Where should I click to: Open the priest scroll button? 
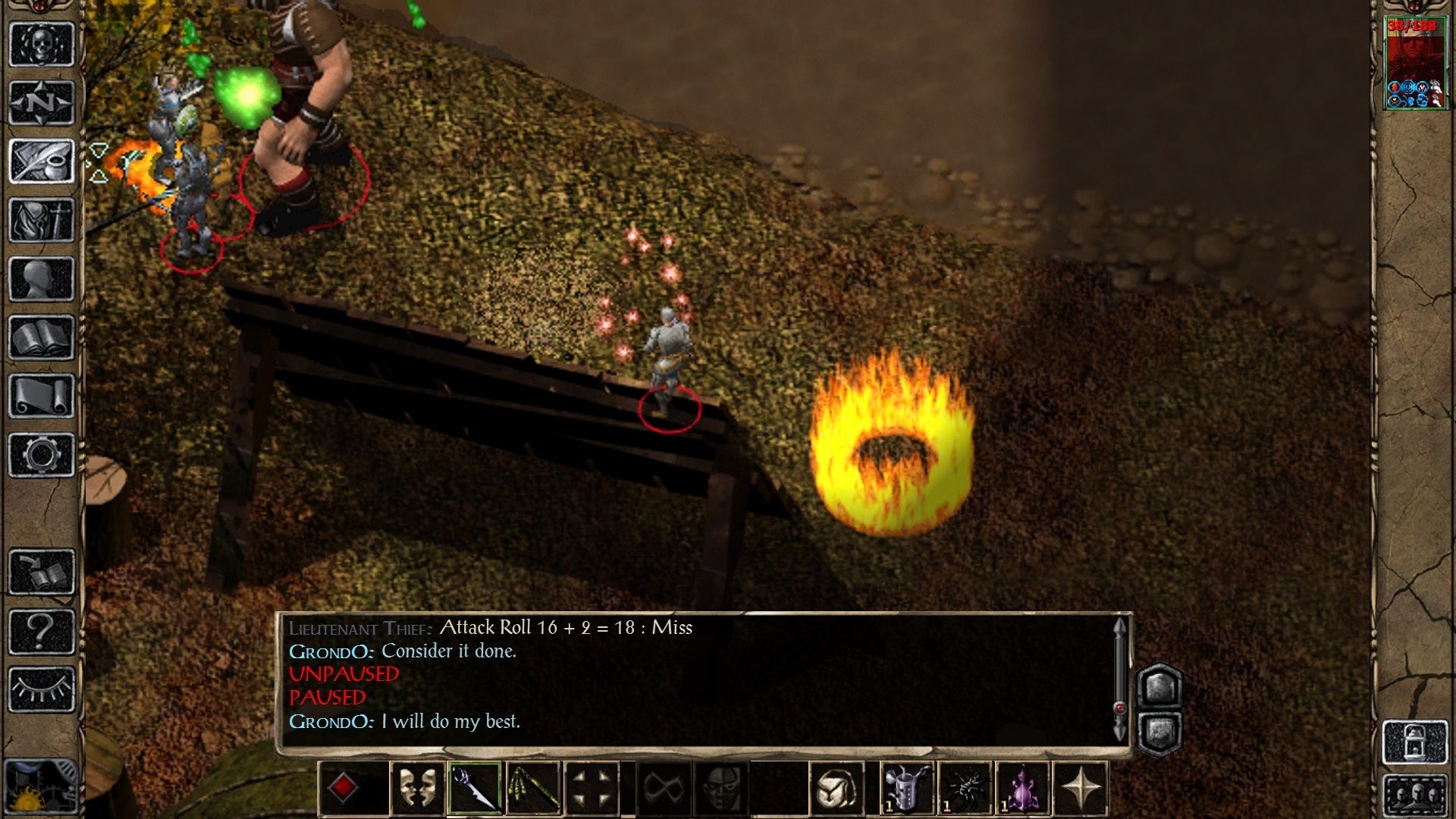(42, 396)
